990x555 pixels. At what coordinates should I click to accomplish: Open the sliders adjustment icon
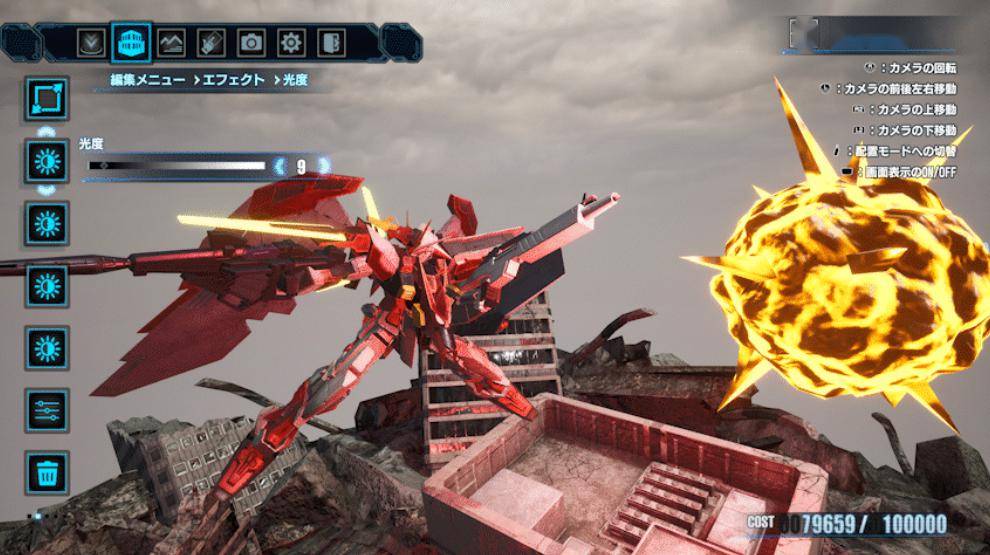point(47,410)
